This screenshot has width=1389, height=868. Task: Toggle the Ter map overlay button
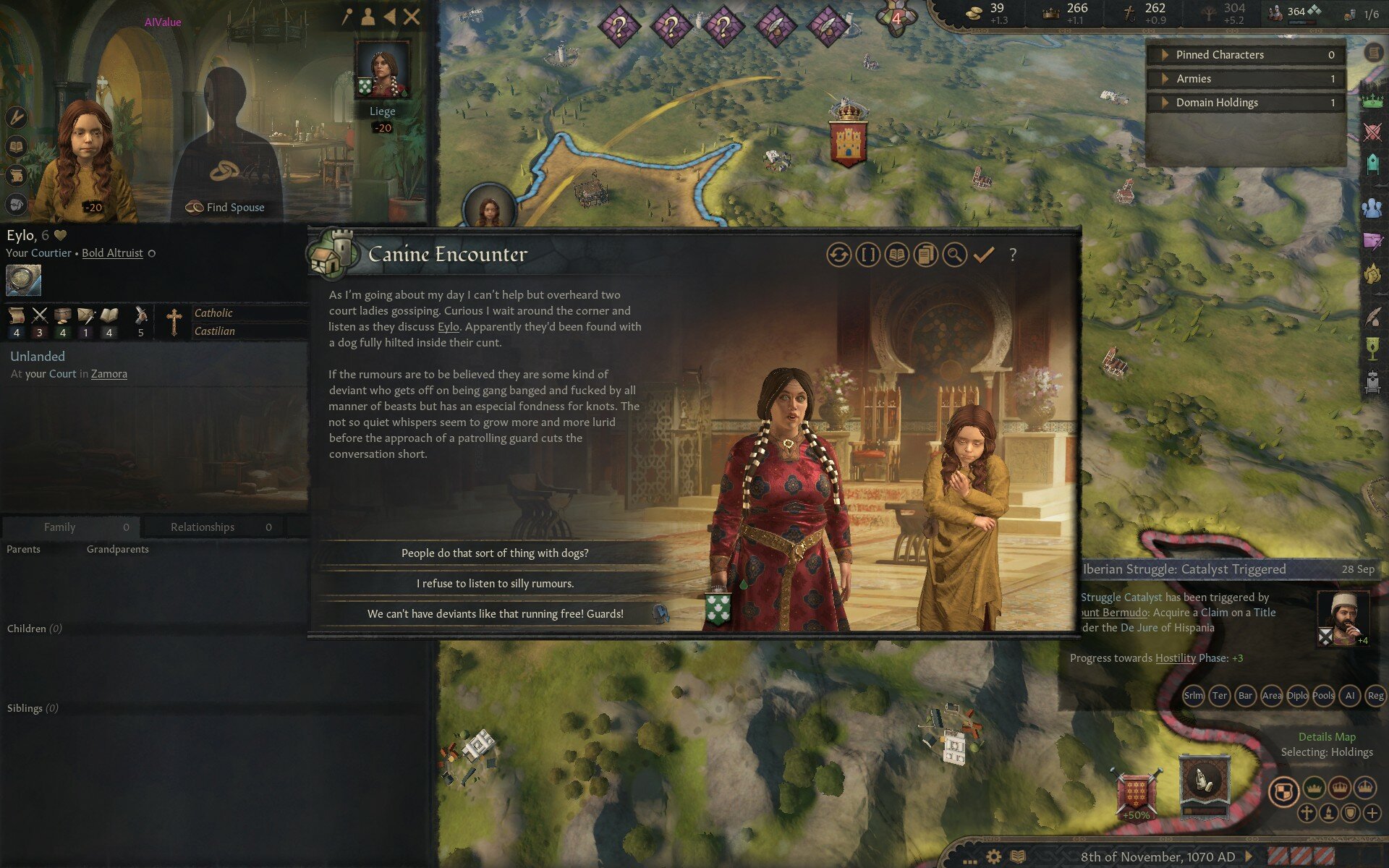[x=1218, y=696]
